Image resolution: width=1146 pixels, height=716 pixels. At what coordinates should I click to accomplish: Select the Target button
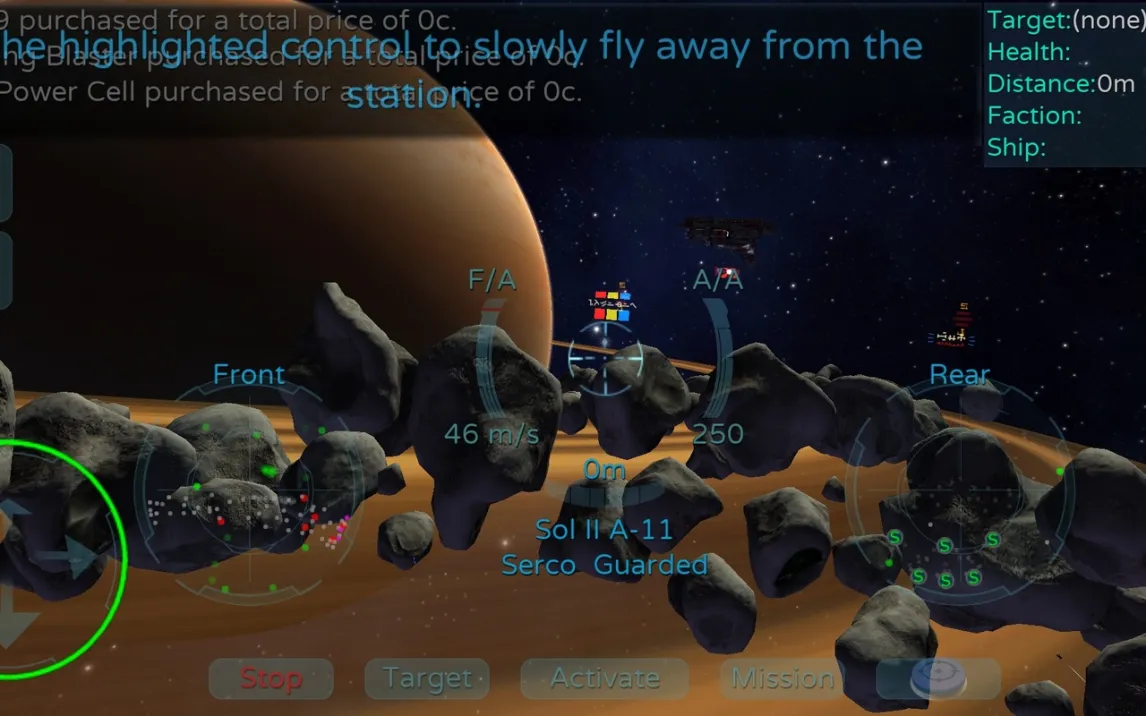pos(427,679)
